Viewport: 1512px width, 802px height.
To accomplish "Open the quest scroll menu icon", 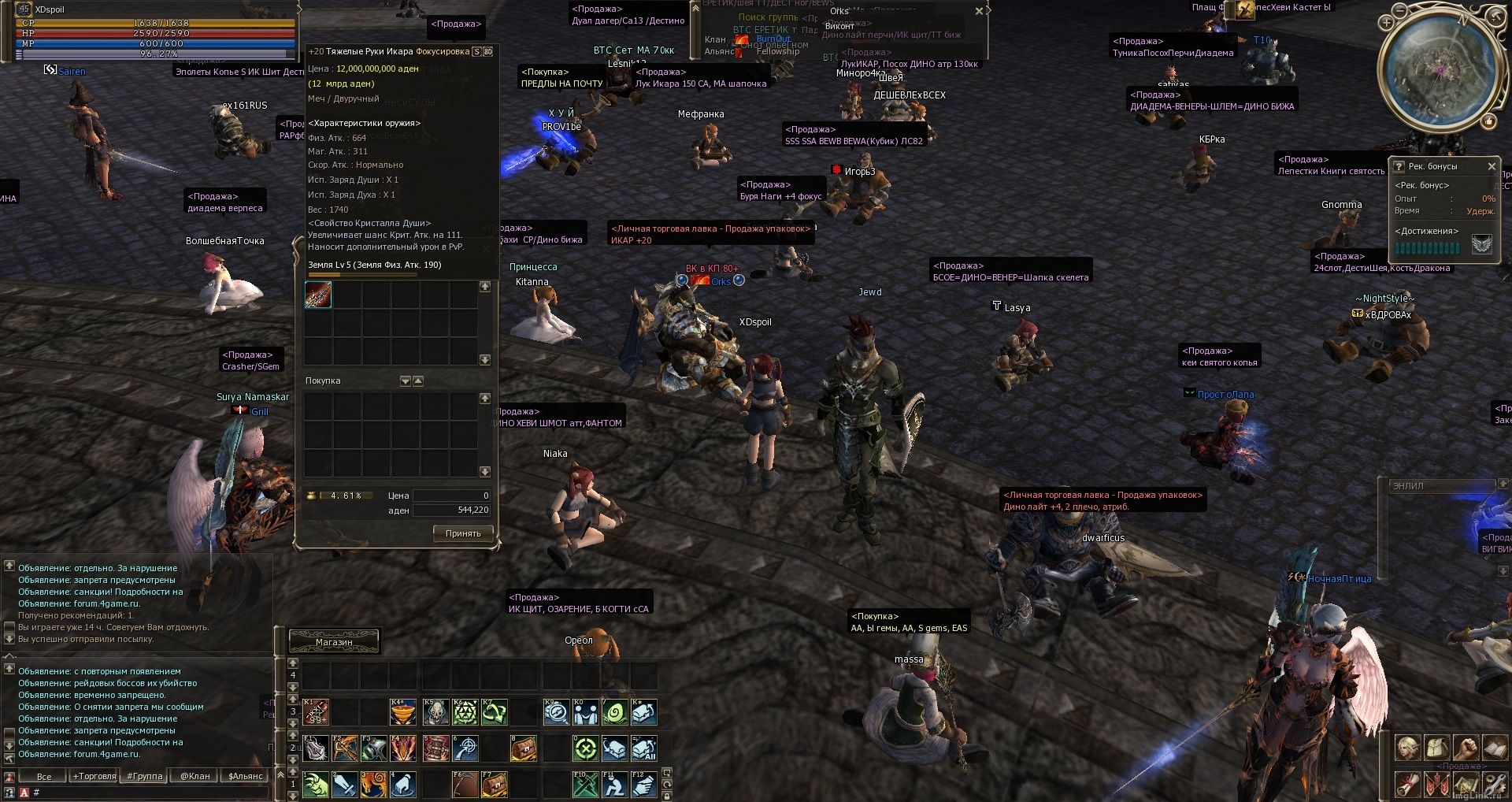I will coord(1407,784).
